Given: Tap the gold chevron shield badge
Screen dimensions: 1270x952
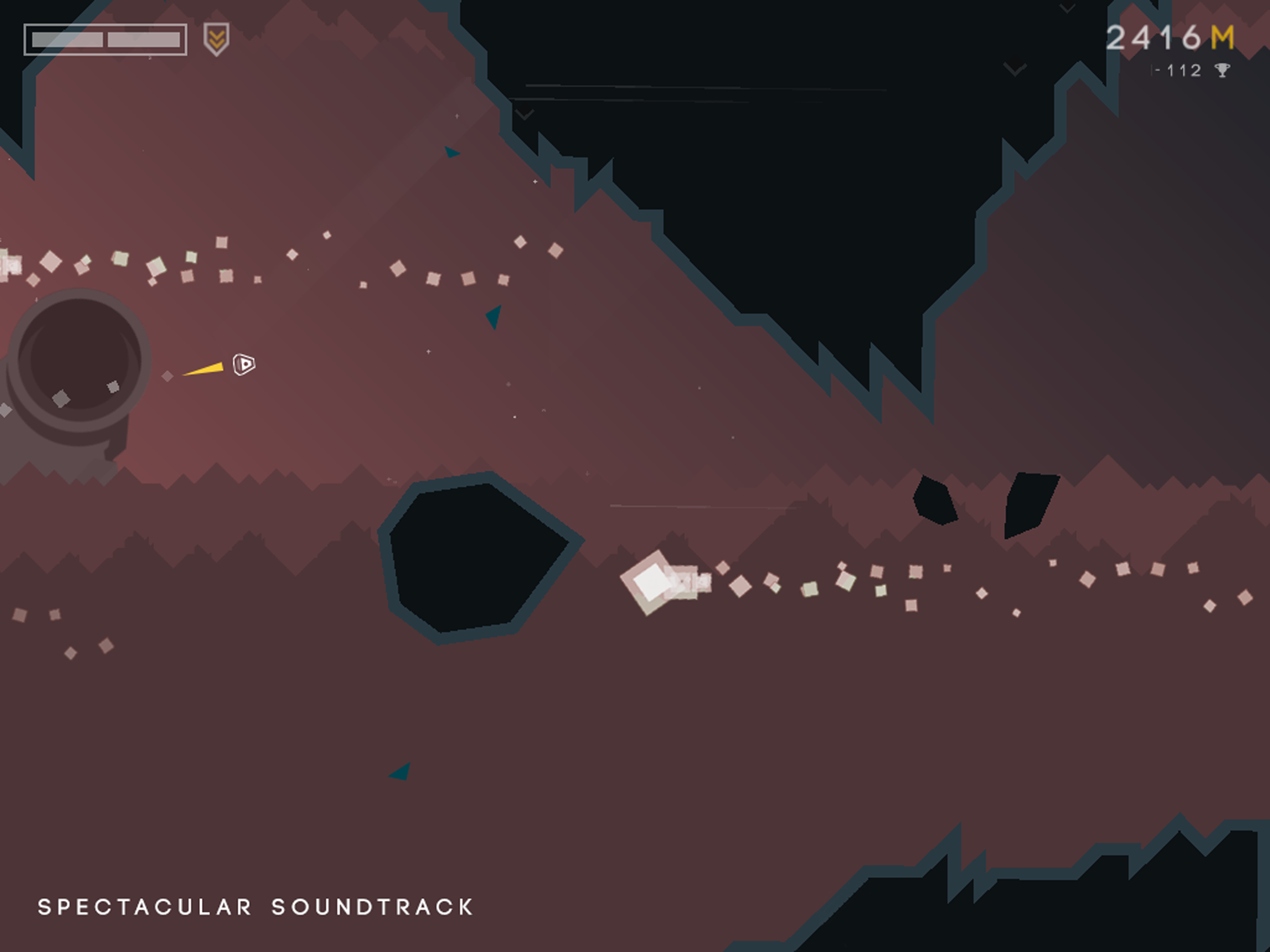Looking at the screenshot, I should (x=217, y=39).
